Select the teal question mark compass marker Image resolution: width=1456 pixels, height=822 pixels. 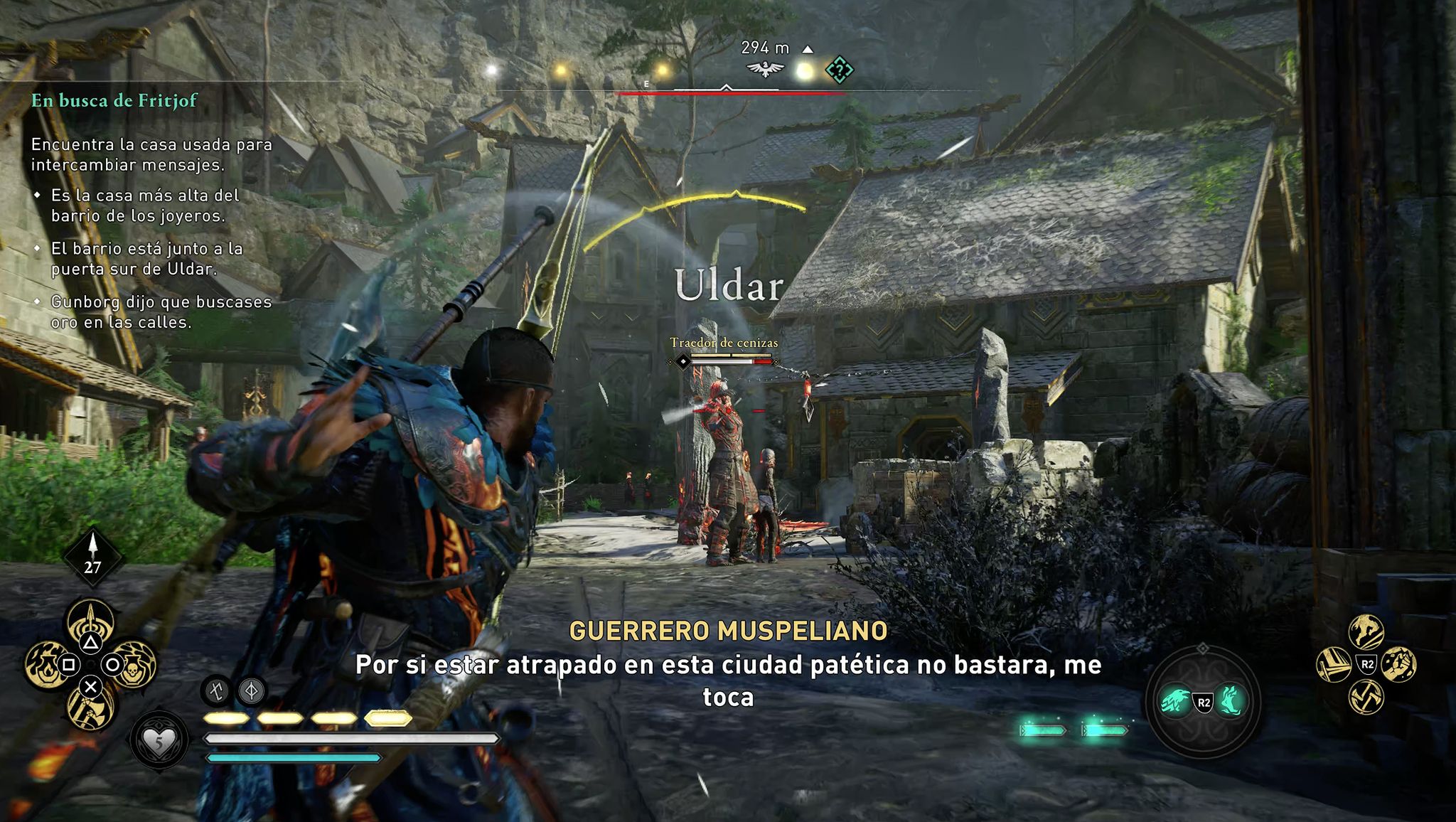click(839, 70)
